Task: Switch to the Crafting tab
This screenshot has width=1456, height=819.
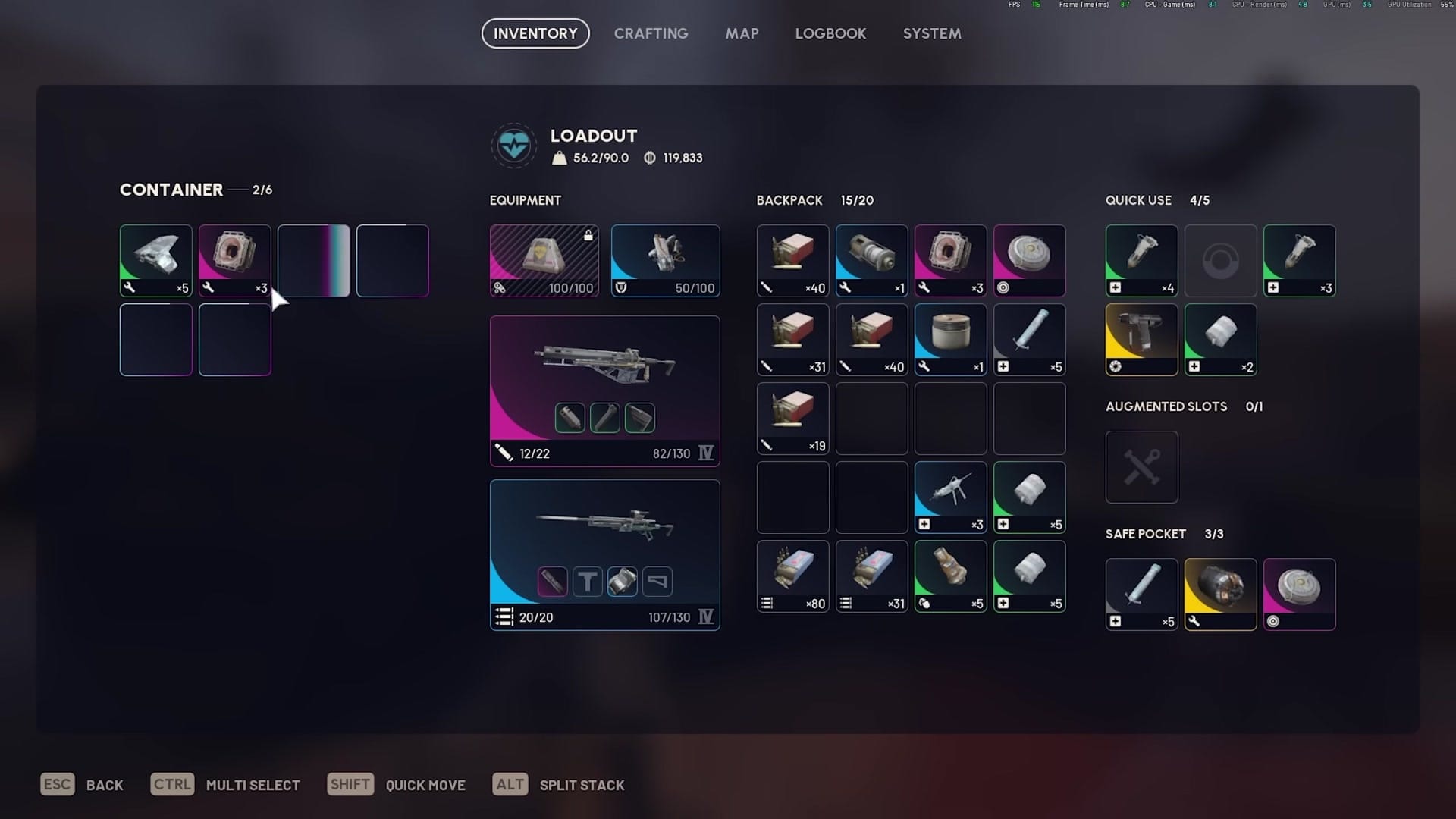Action: [x=651, y=33]
